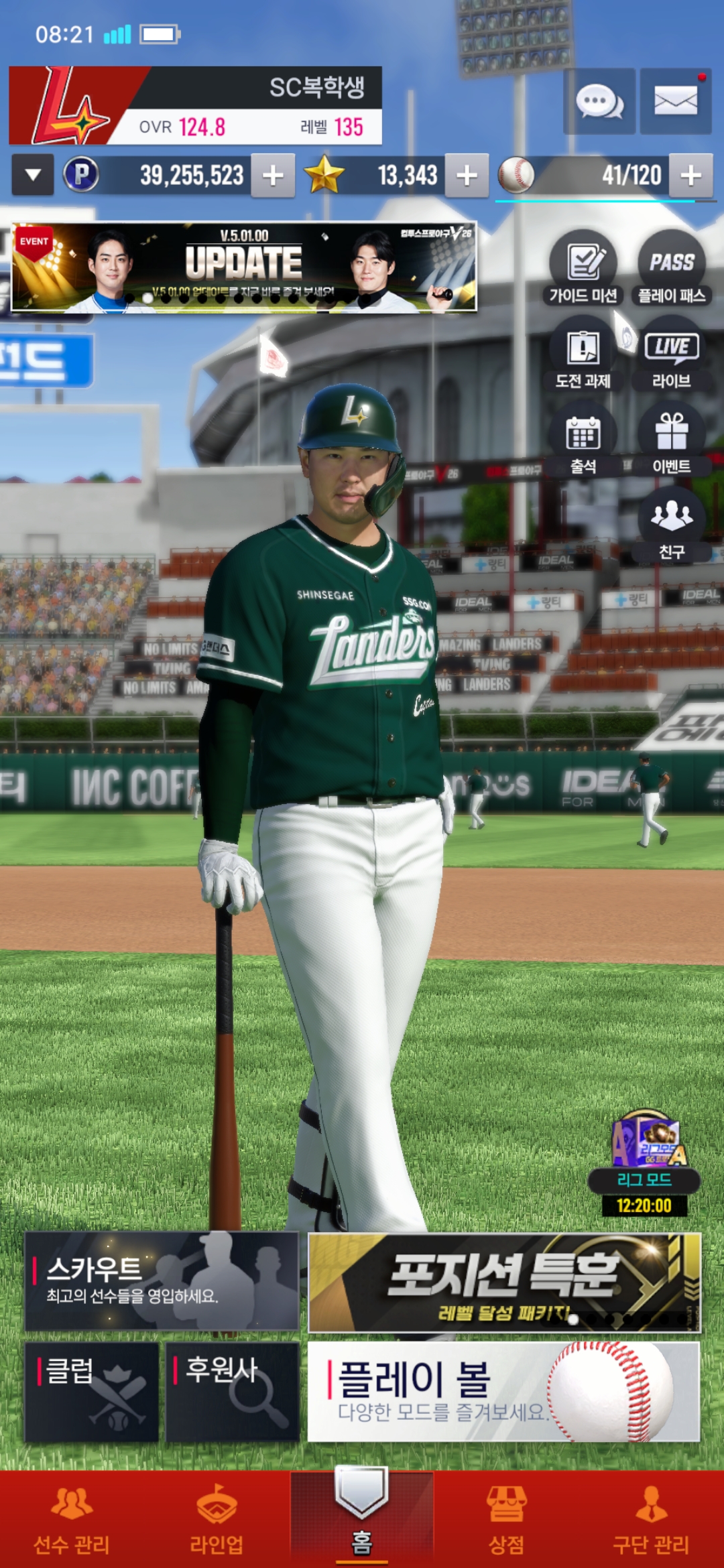This screenshot has width=724, height=1568.
Task: Expand the currency dropdown arrow
Action: pyautogui.click(x=33, y=176)
